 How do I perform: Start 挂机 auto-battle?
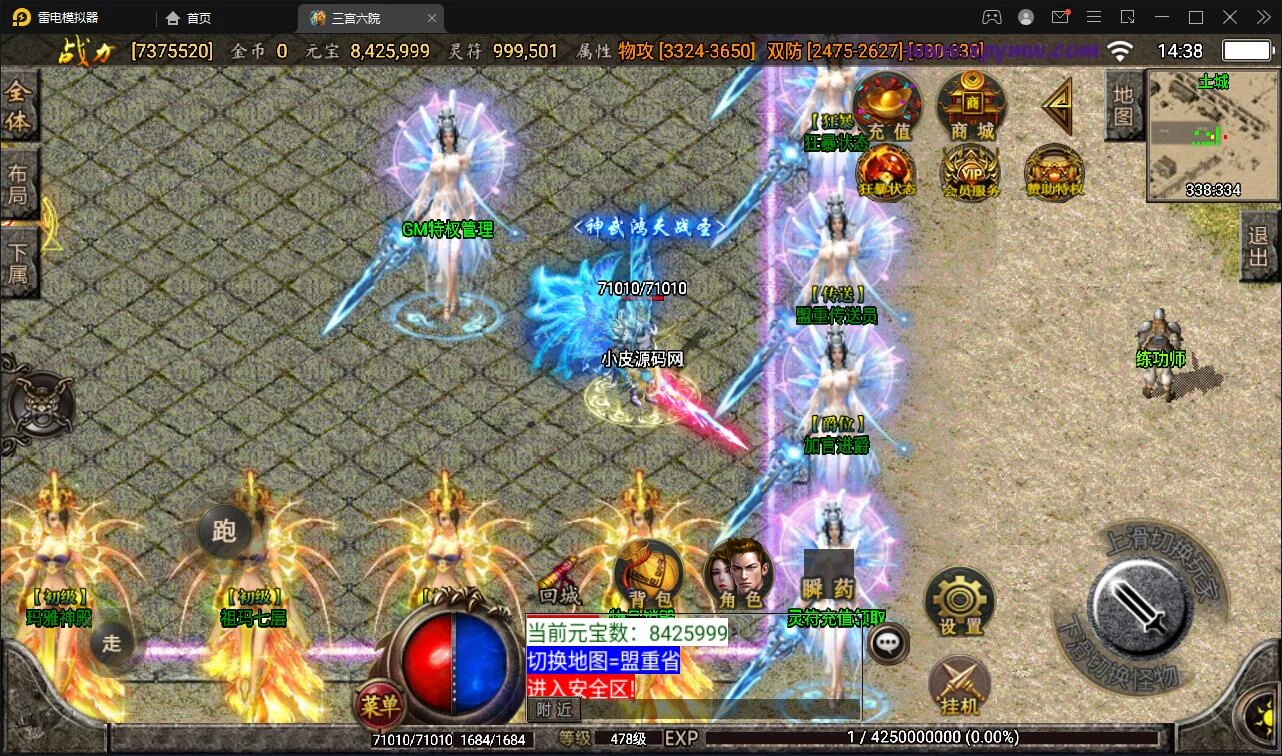(x=959, y=685)
